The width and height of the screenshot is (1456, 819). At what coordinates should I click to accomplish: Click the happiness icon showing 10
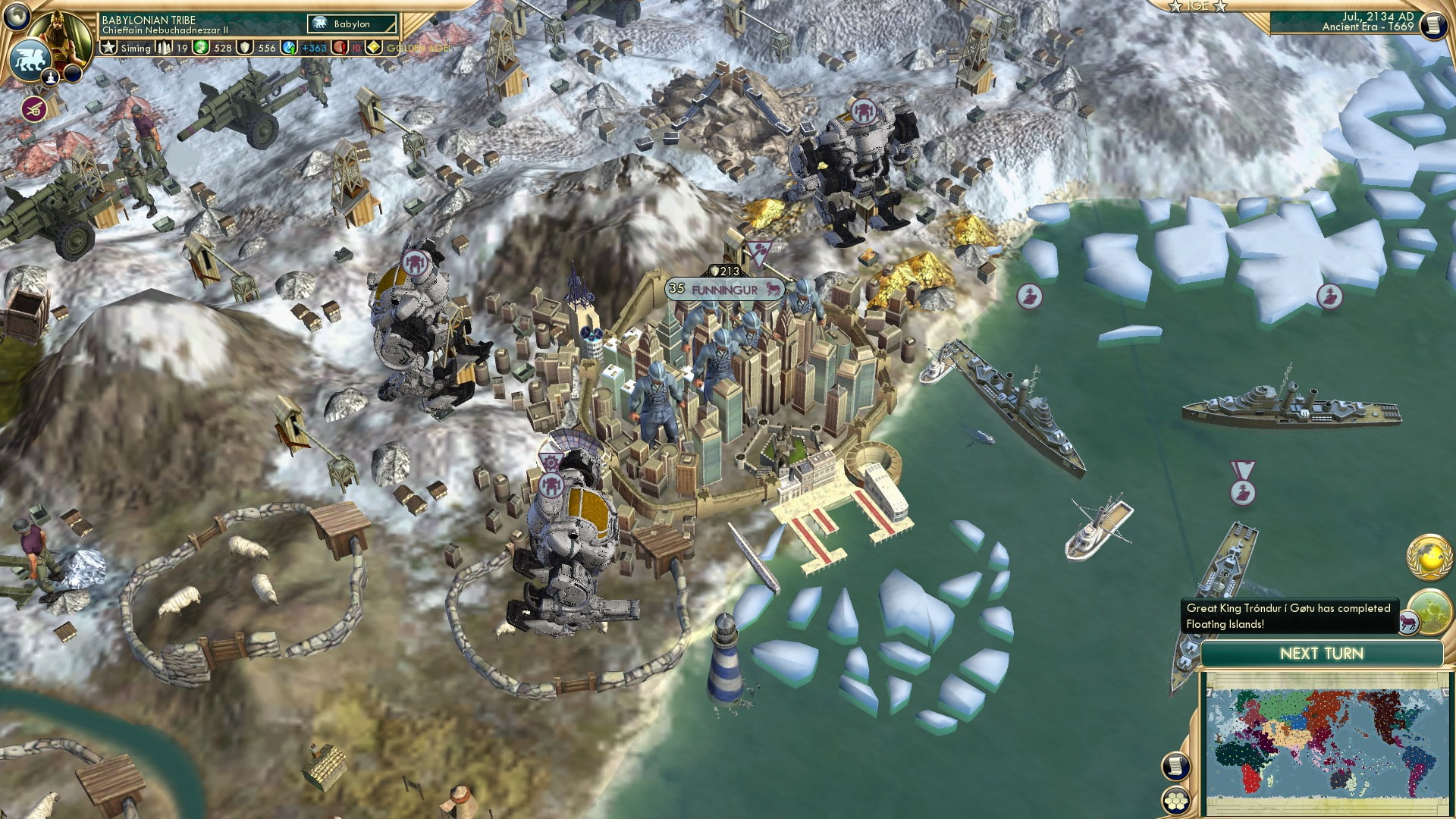tap(340, 48)
